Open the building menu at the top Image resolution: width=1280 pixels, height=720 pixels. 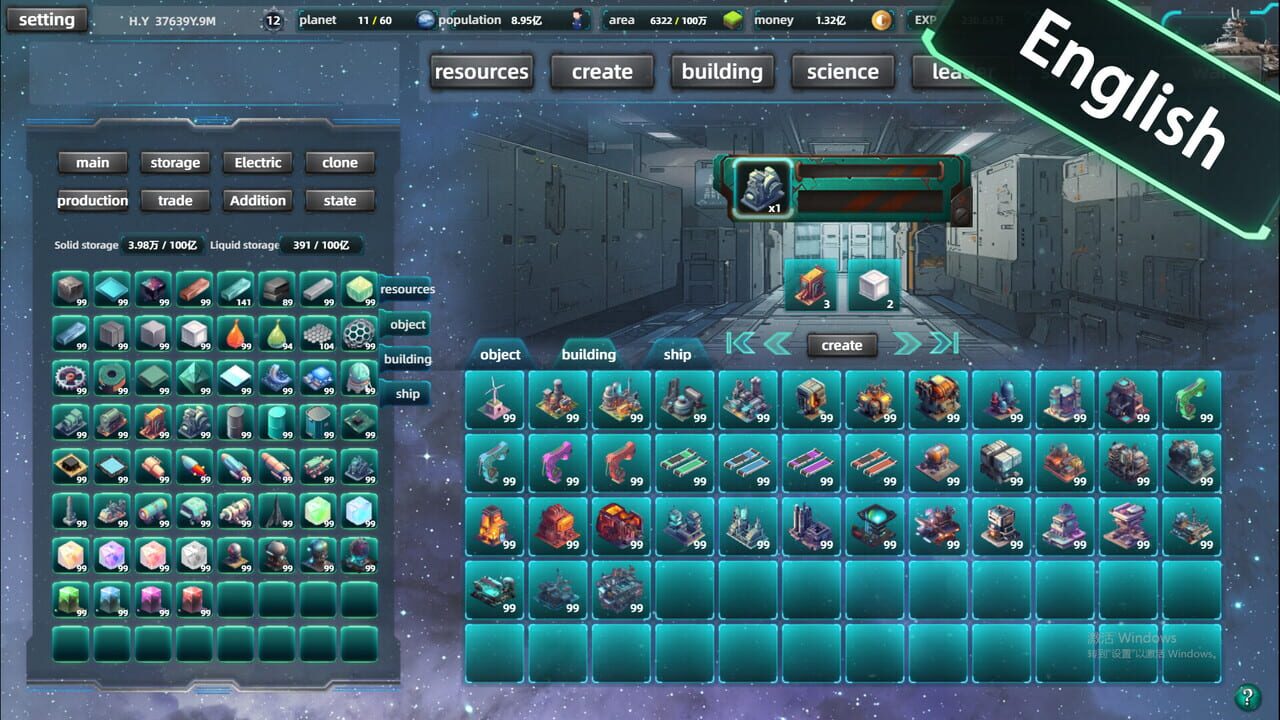point(722,71)
